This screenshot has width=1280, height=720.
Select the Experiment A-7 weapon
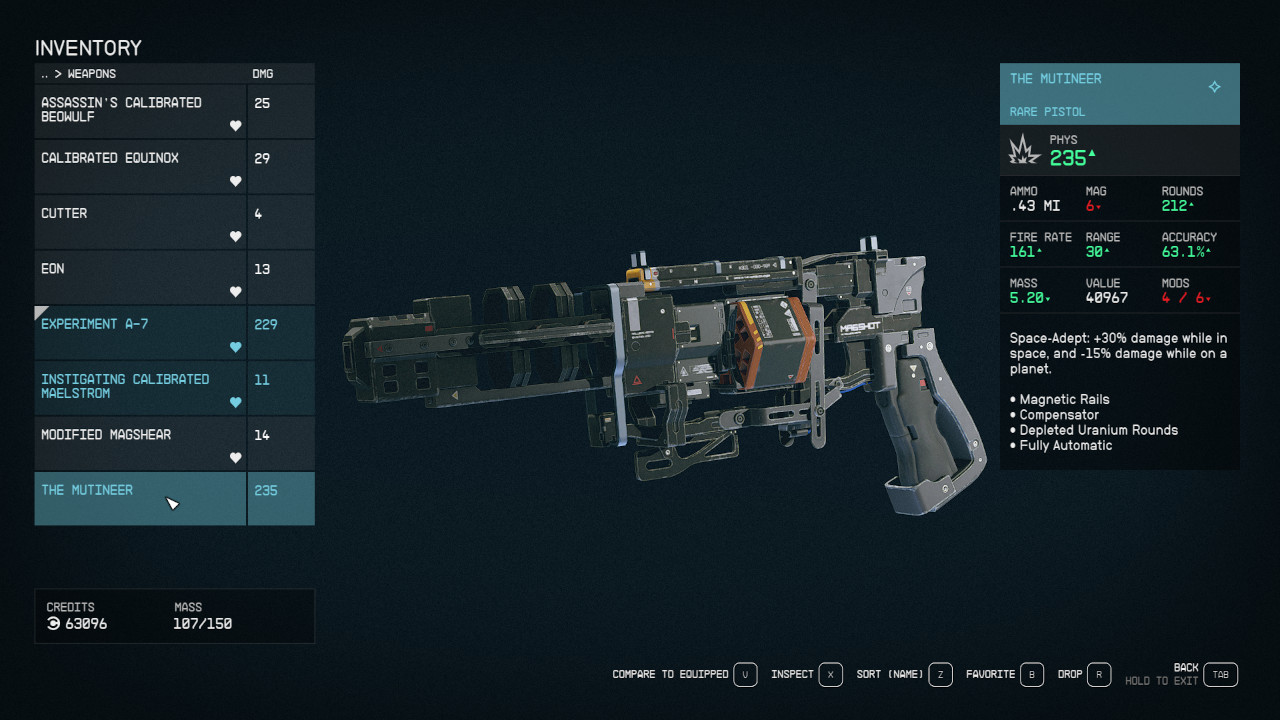tap(140, 332)
